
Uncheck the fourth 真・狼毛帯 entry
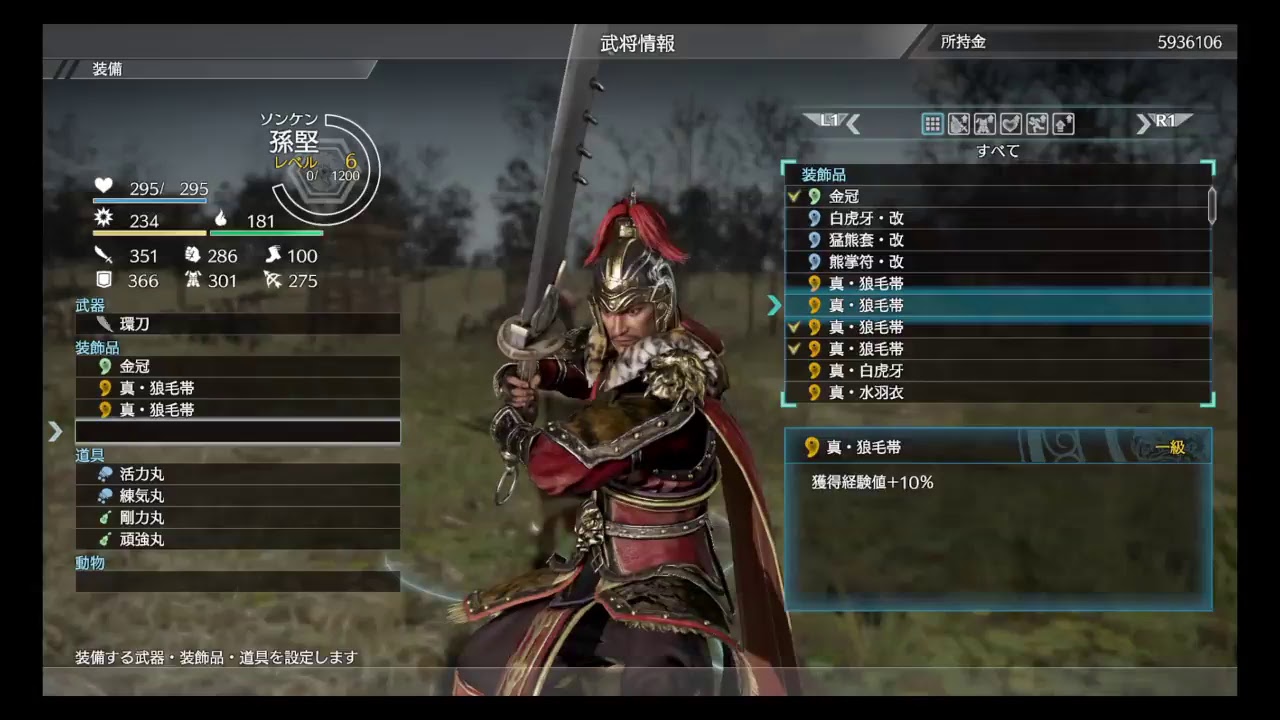[x=793, y=348]
